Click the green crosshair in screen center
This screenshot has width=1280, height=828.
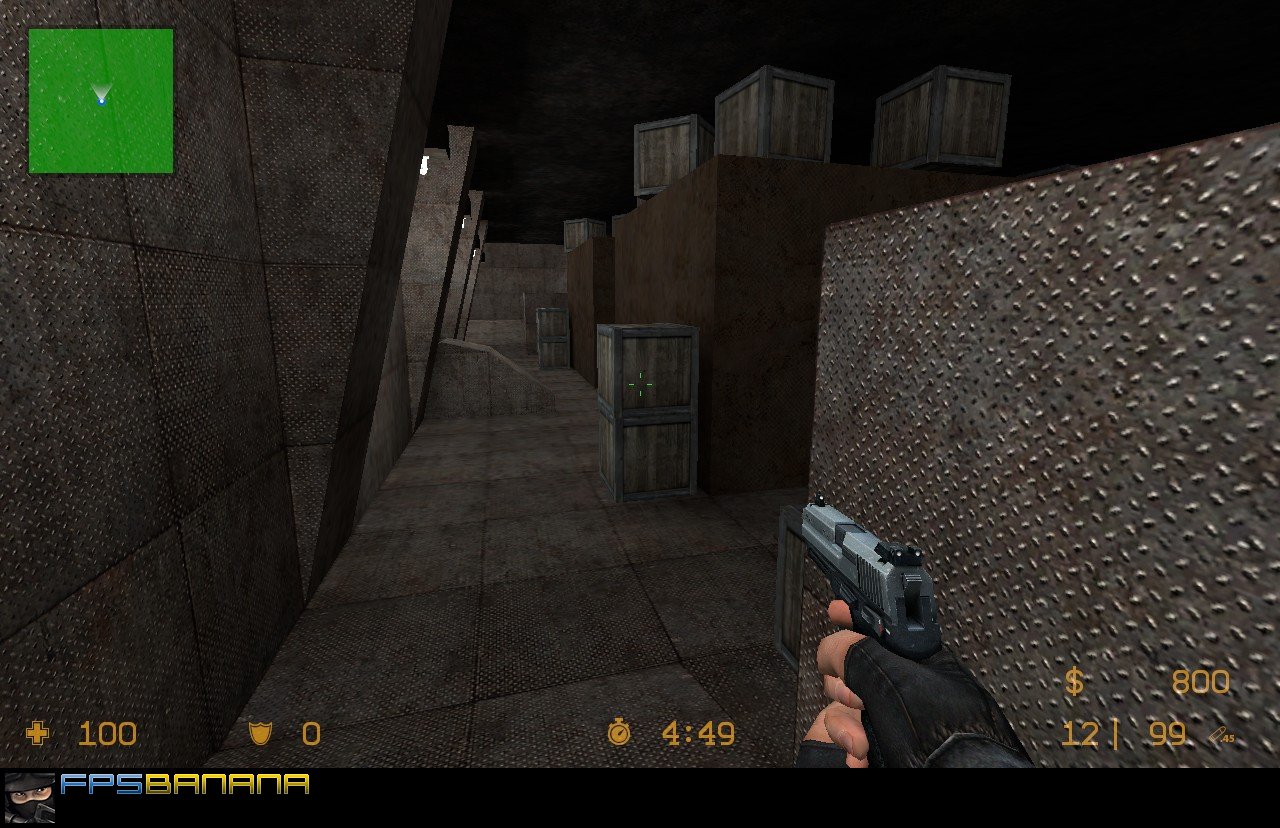[640, 383]
